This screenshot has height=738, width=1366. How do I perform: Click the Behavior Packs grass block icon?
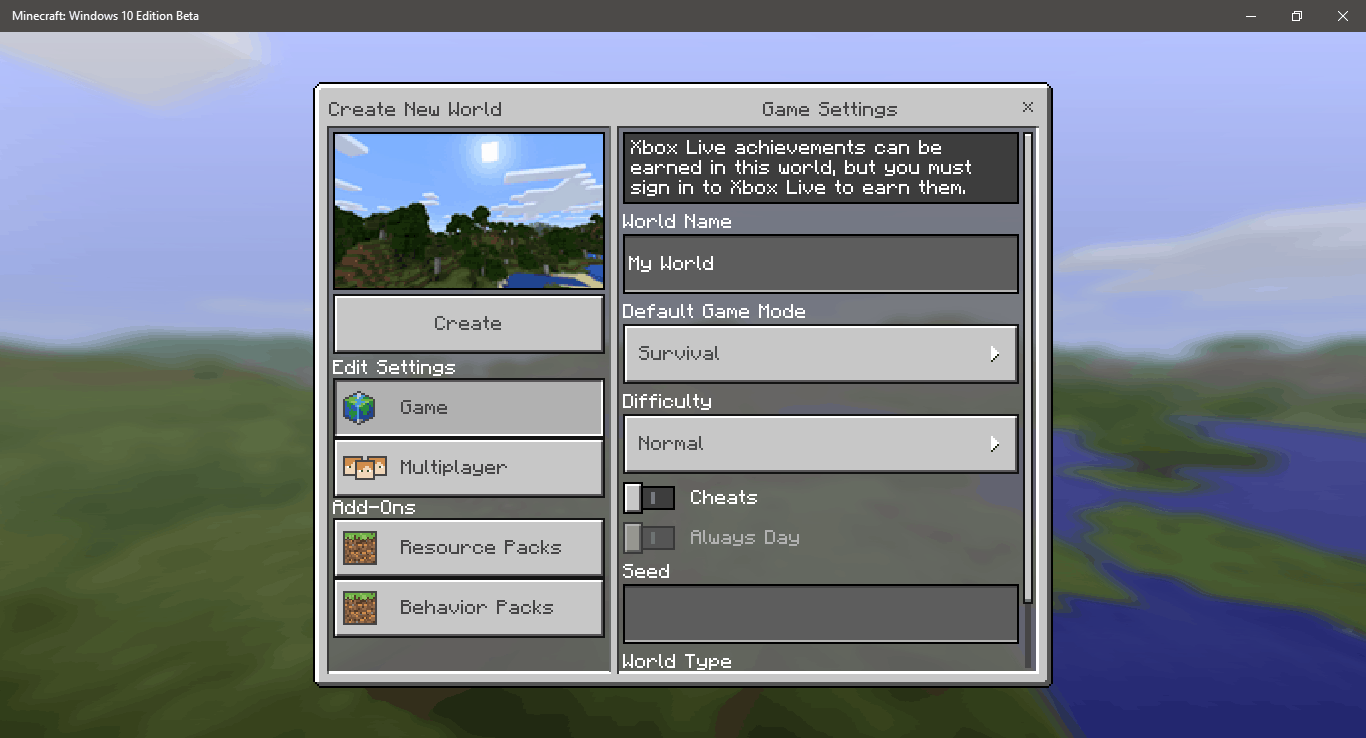[359, 607]
